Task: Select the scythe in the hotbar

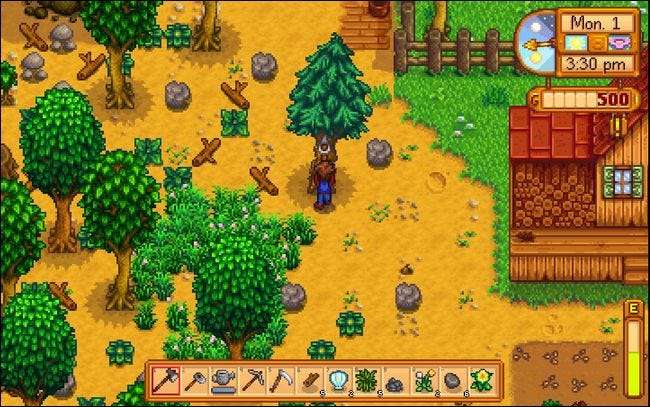Action: (281, 380)
